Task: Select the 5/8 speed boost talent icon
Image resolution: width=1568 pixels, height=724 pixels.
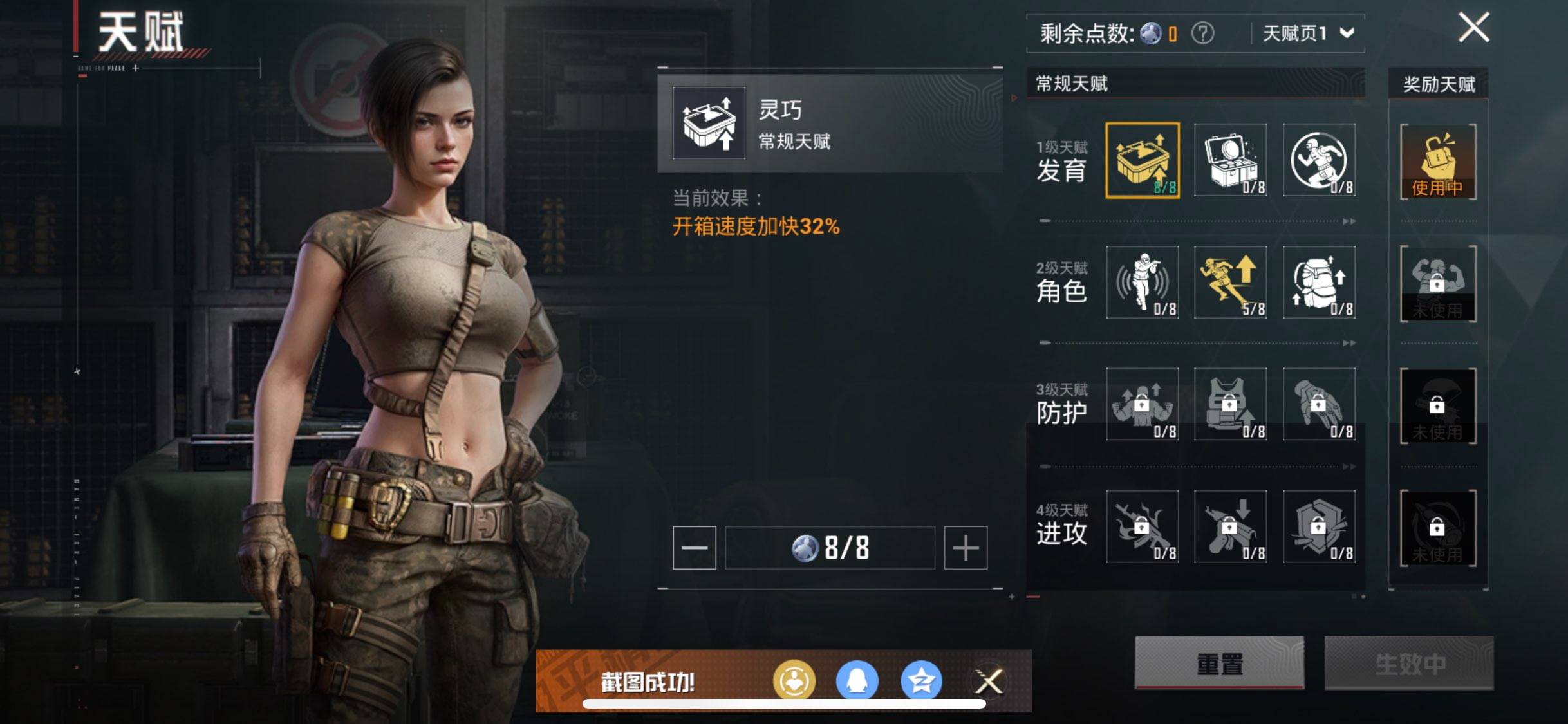Action: click(1231, 281)
